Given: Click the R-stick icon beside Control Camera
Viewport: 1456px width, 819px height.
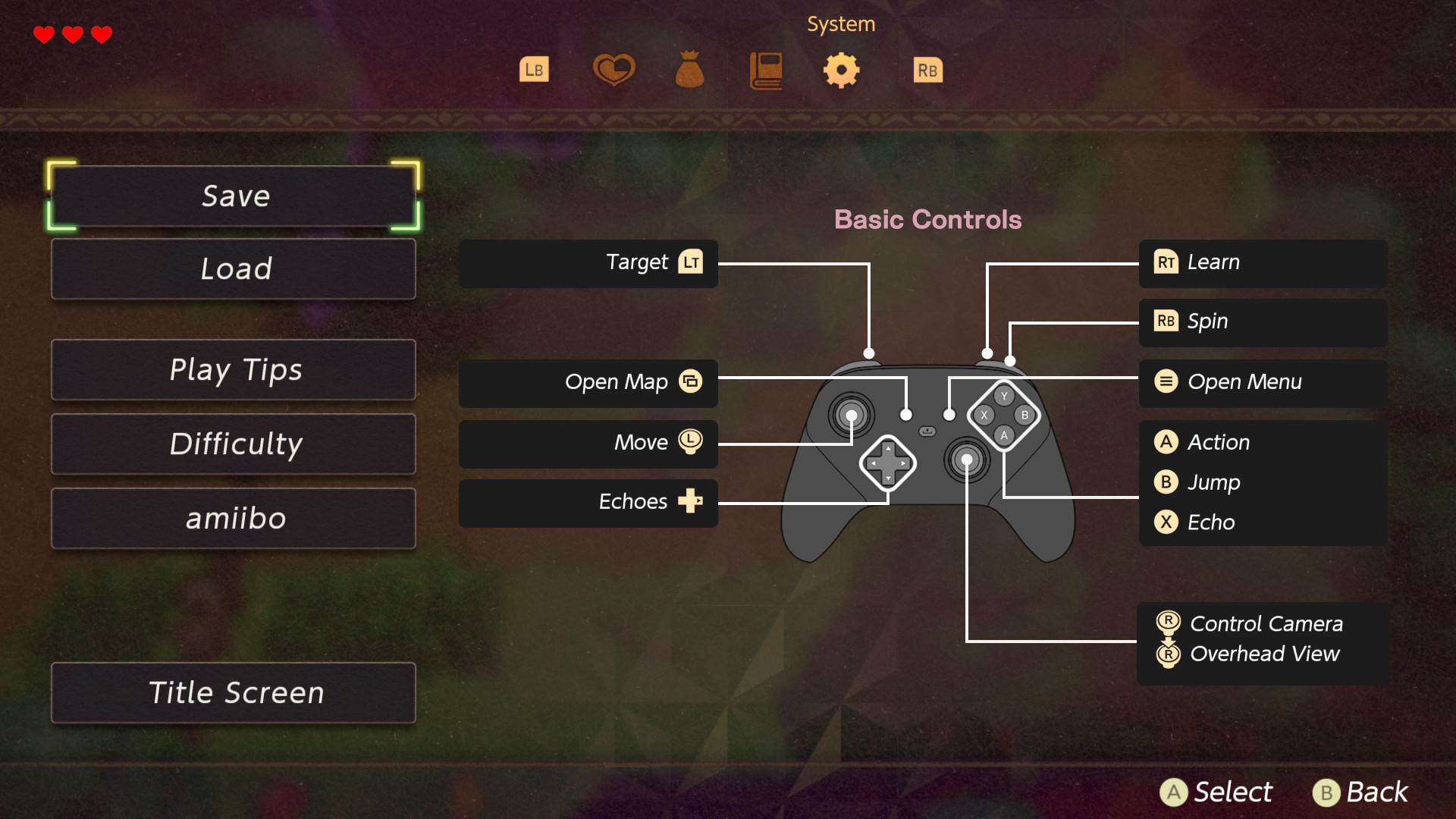Looking at the screenshot, I should pyautogui.click(x=1167, y=623).
